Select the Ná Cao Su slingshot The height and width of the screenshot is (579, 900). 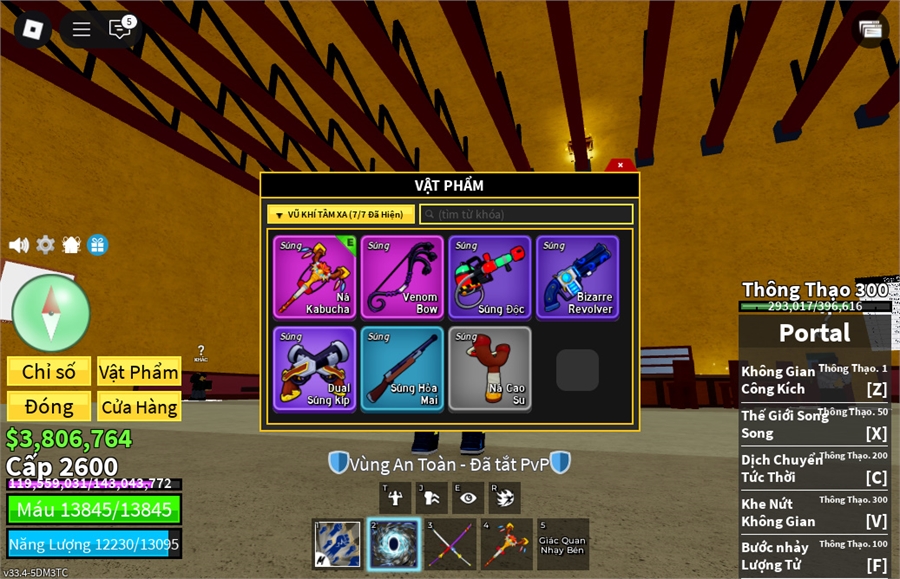pyautogui.click(x=490, y=368)
